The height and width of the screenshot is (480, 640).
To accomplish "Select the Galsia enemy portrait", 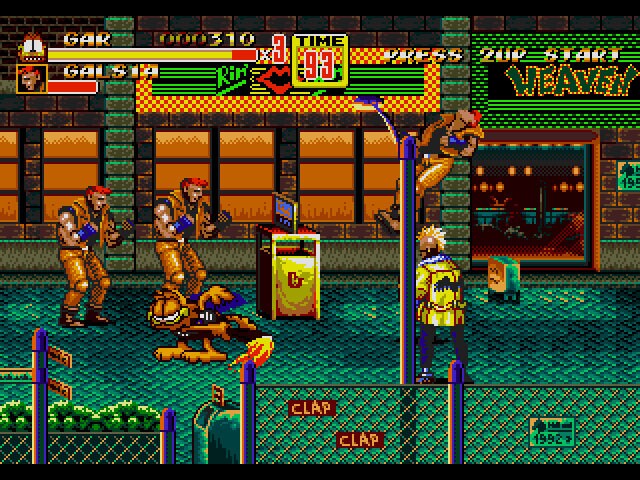I will 31,78.
